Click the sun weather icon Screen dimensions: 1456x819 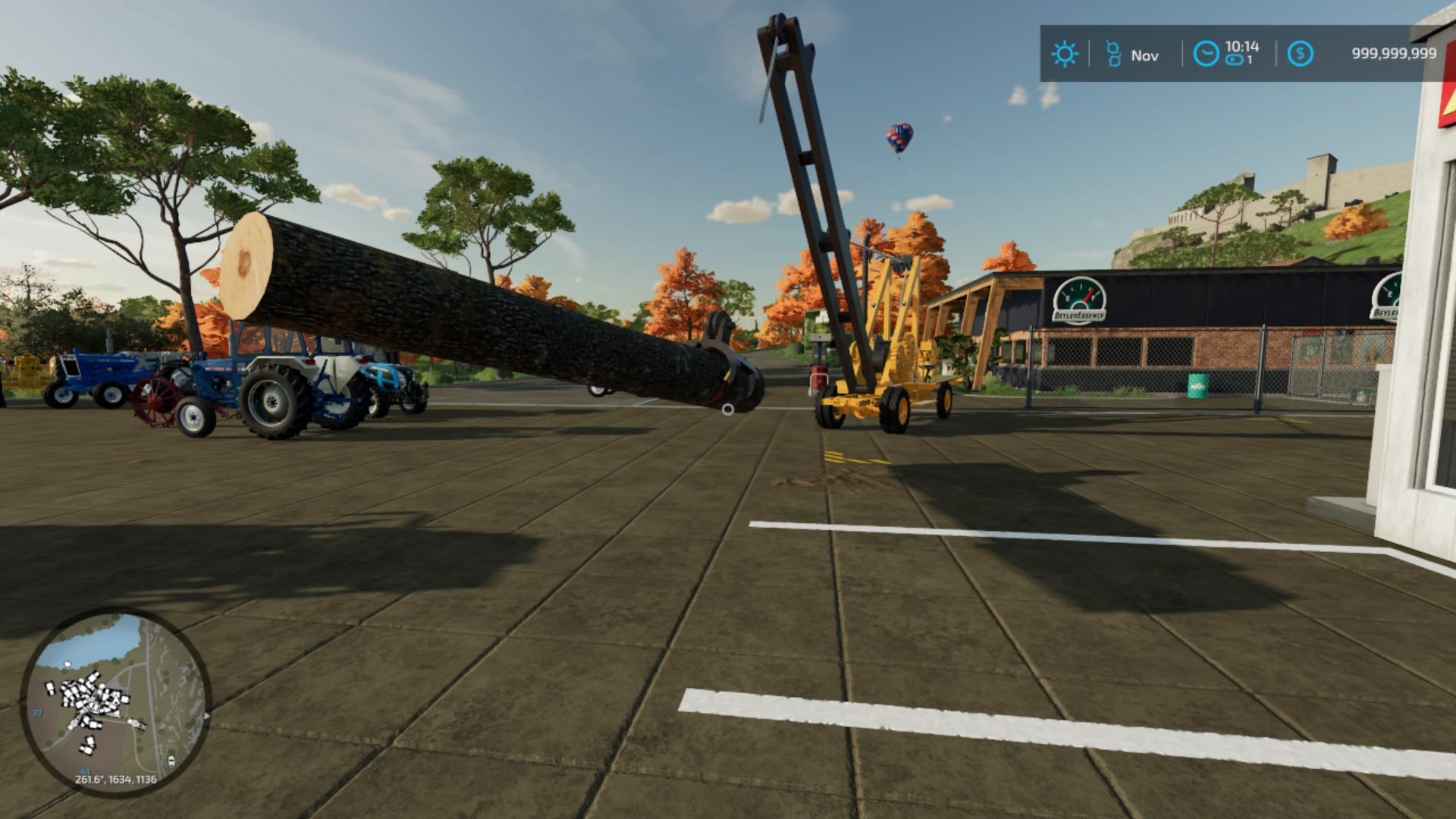tap(1064, 54)
